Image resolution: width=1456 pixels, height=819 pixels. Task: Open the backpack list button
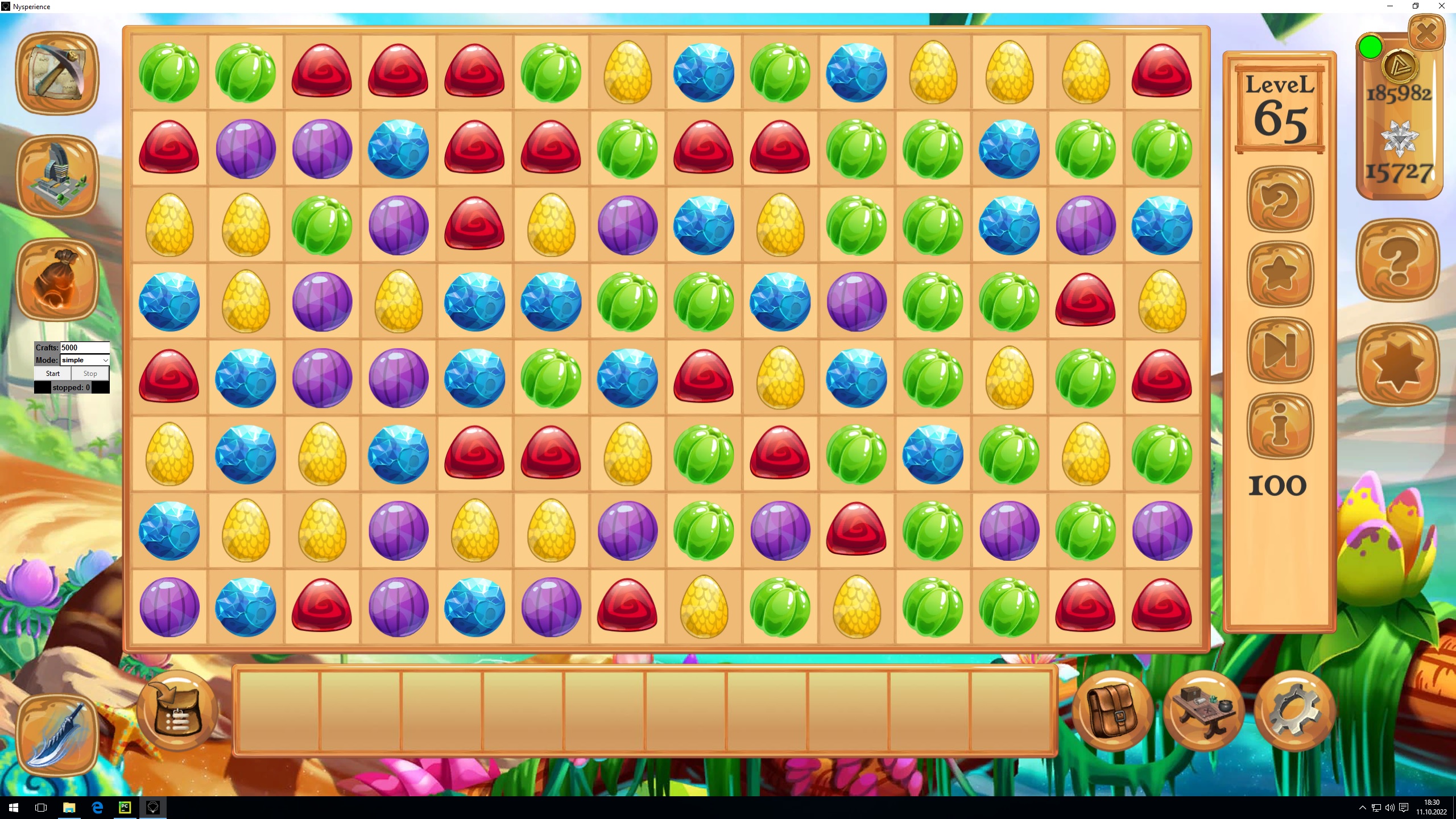point(177,711)
